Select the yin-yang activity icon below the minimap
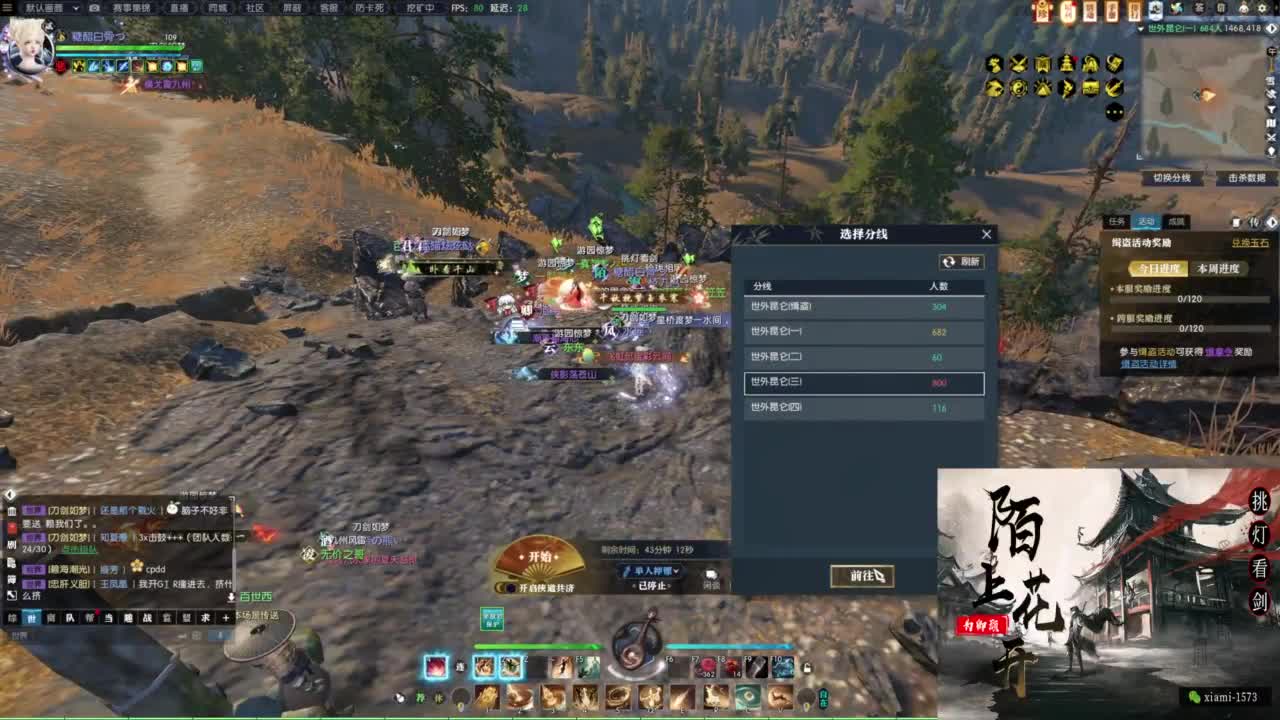1280x720 pixels. tap(1019, 87)
